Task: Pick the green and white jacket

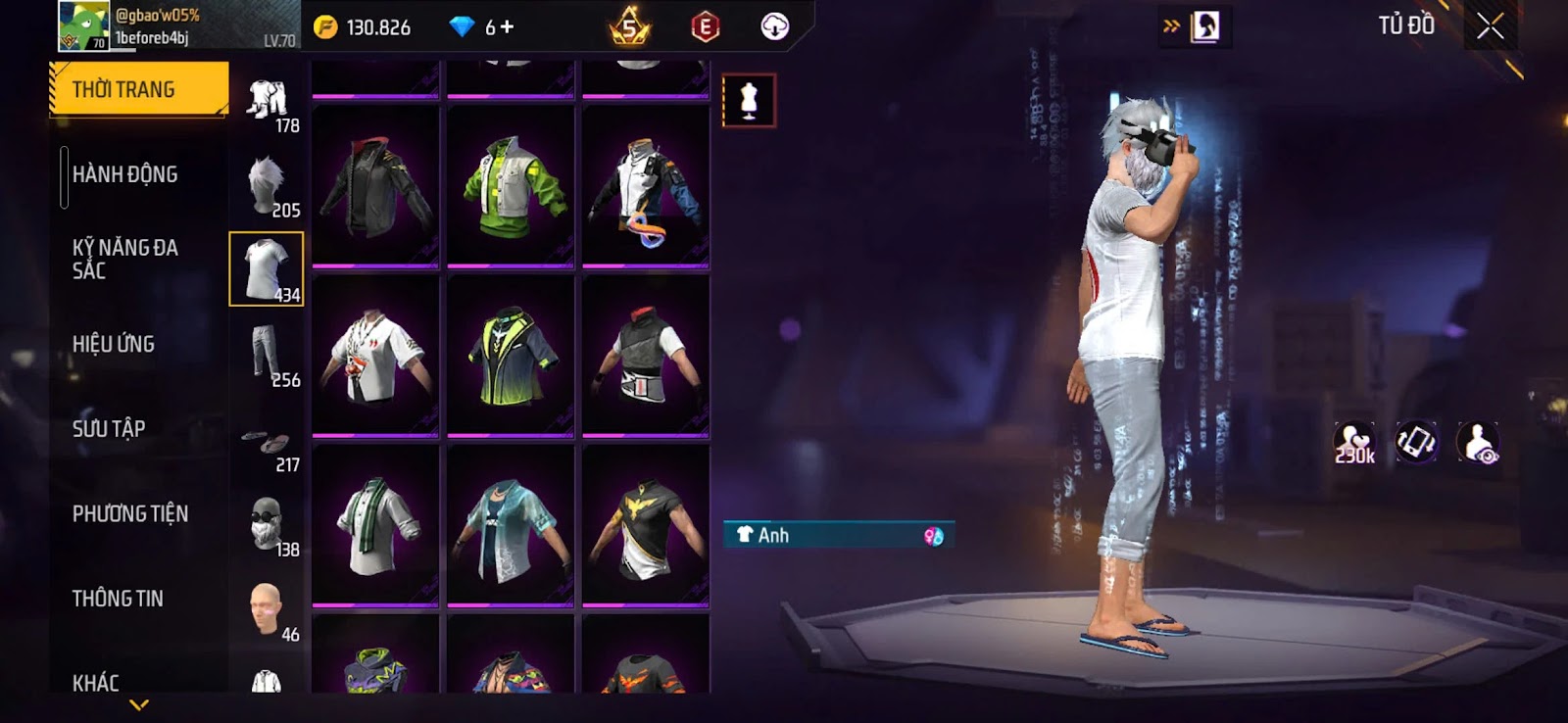Action: pyautogui.click(x=511, y=185)
